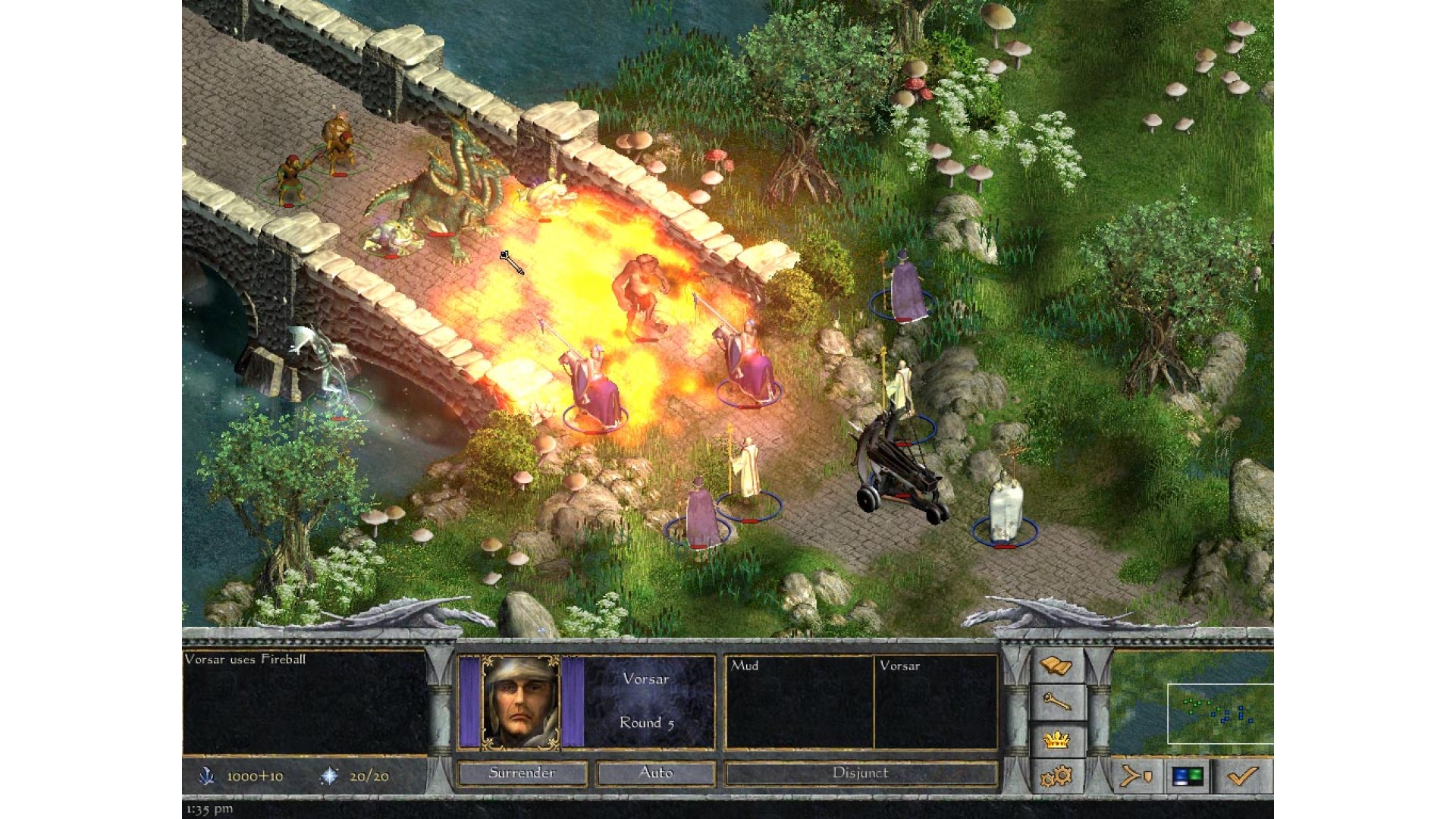Toggle the blue and green squares button

[x=1188, y=777]
